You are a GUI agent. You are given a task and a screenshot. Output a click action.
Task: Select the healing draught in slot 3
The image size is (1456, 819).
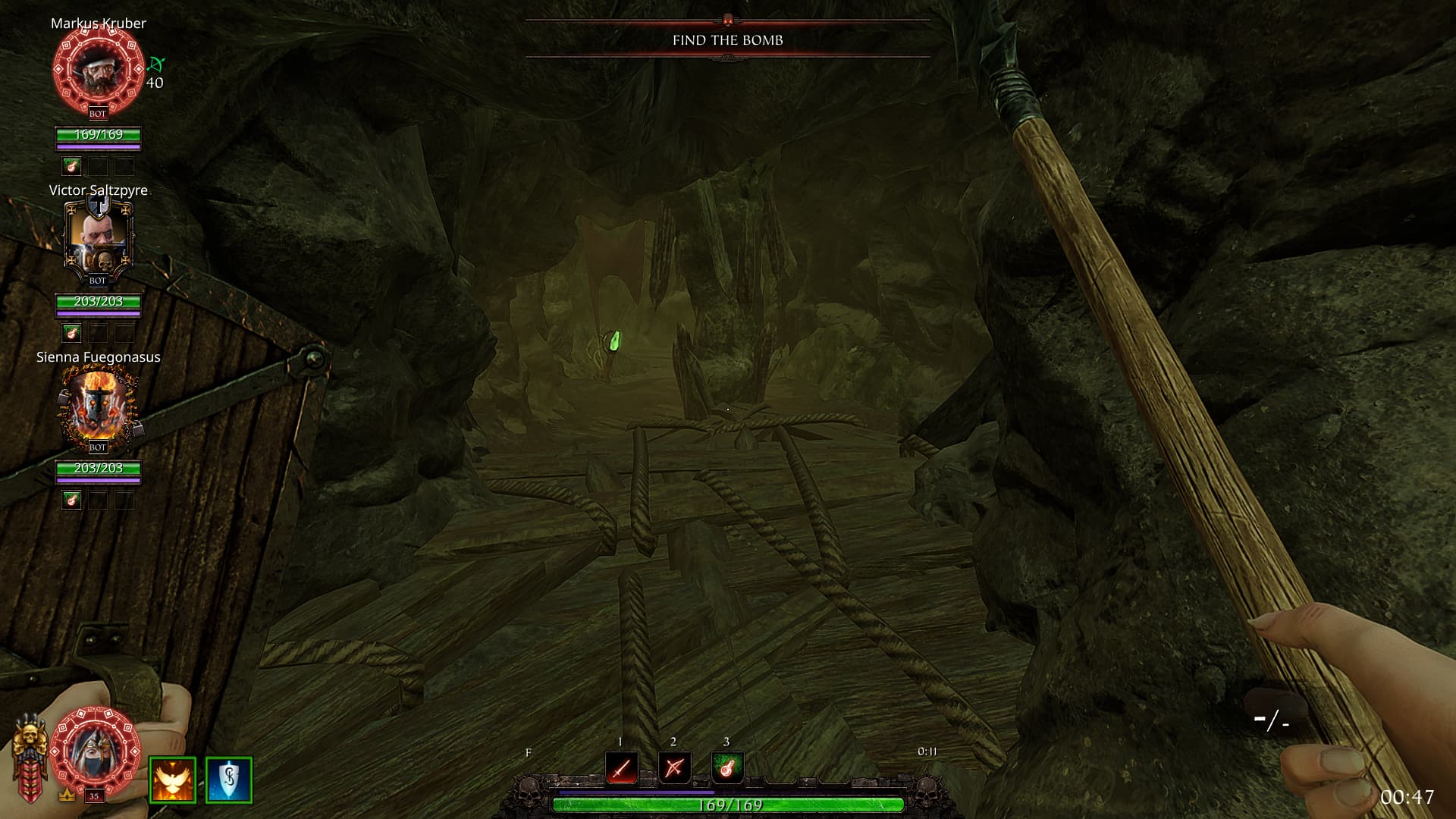tap(726, 768)
